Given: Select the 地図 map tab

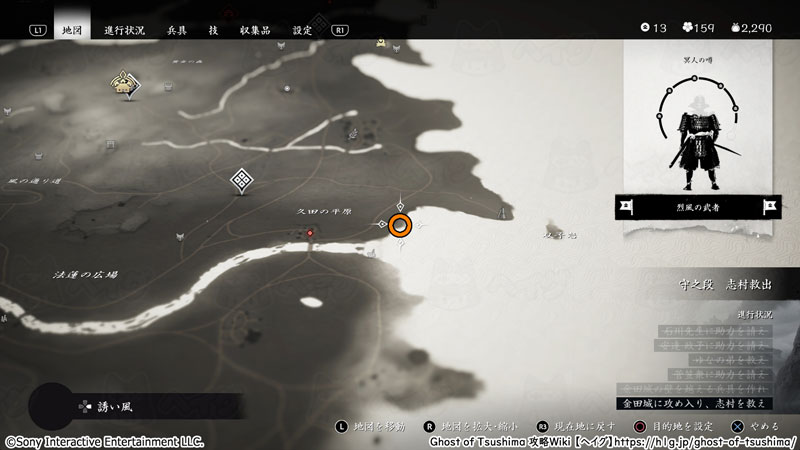Looking at the screenshot, I should click(71, 30).
